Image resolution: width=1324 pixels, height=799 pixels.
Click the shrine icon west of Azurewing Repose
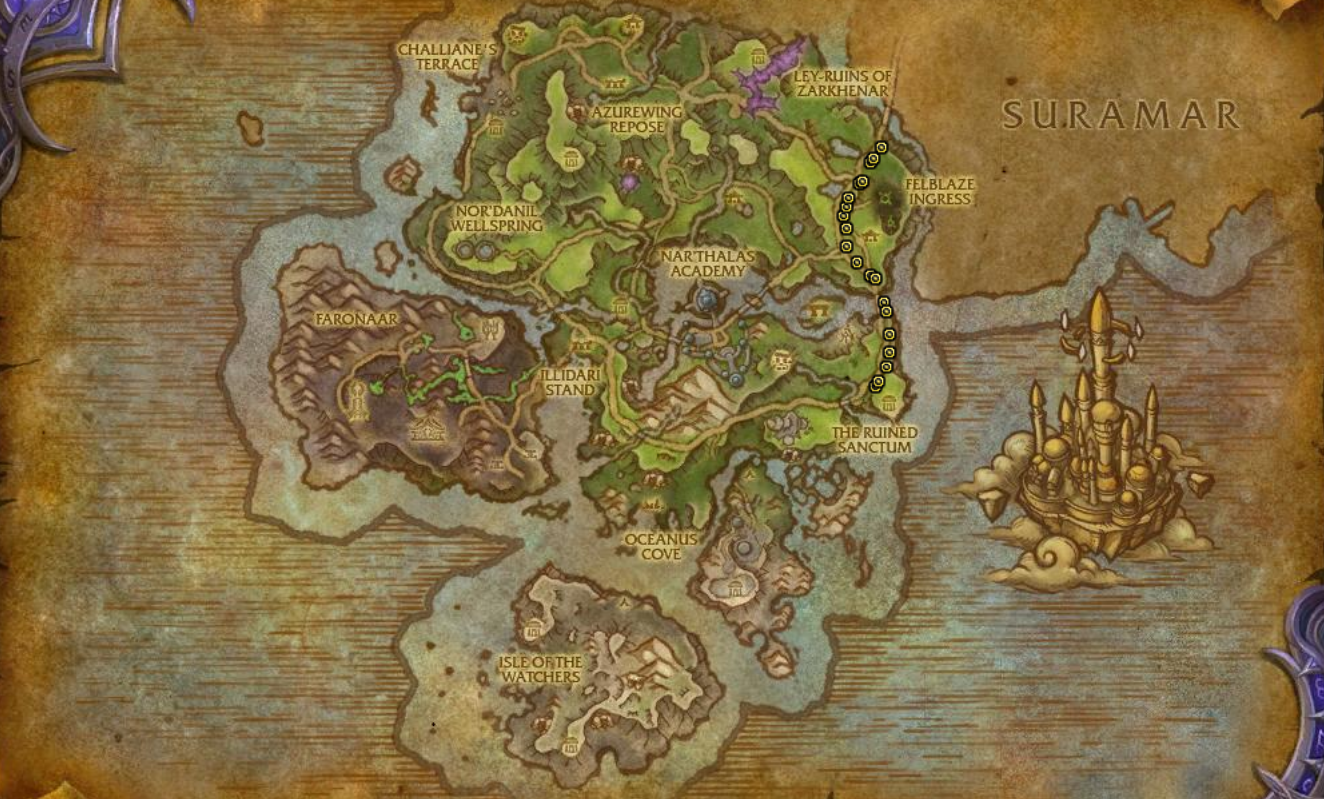point(495,127)
